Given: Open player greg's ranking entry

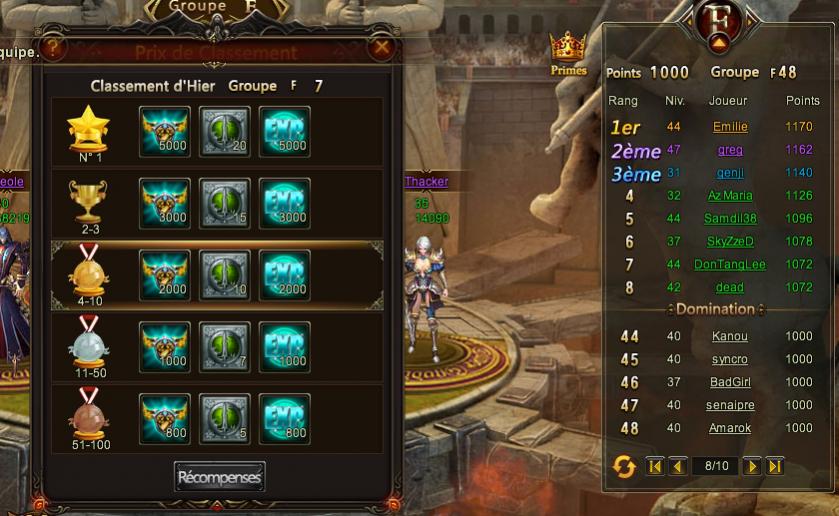Looking at the screenshot, I should coord(730,150).
